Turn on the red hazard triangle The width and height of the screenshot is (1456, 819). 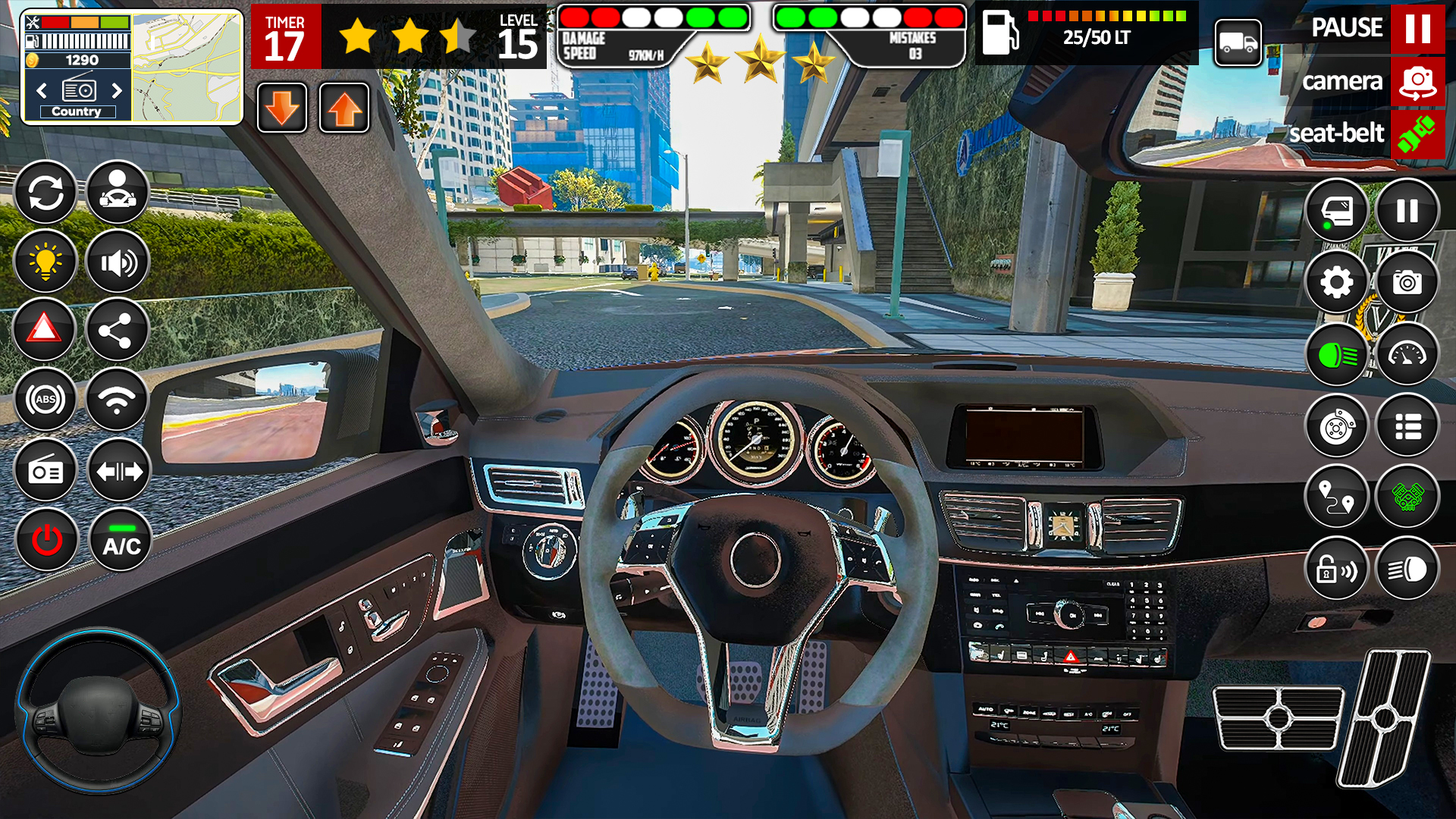[x=45, y=330]
